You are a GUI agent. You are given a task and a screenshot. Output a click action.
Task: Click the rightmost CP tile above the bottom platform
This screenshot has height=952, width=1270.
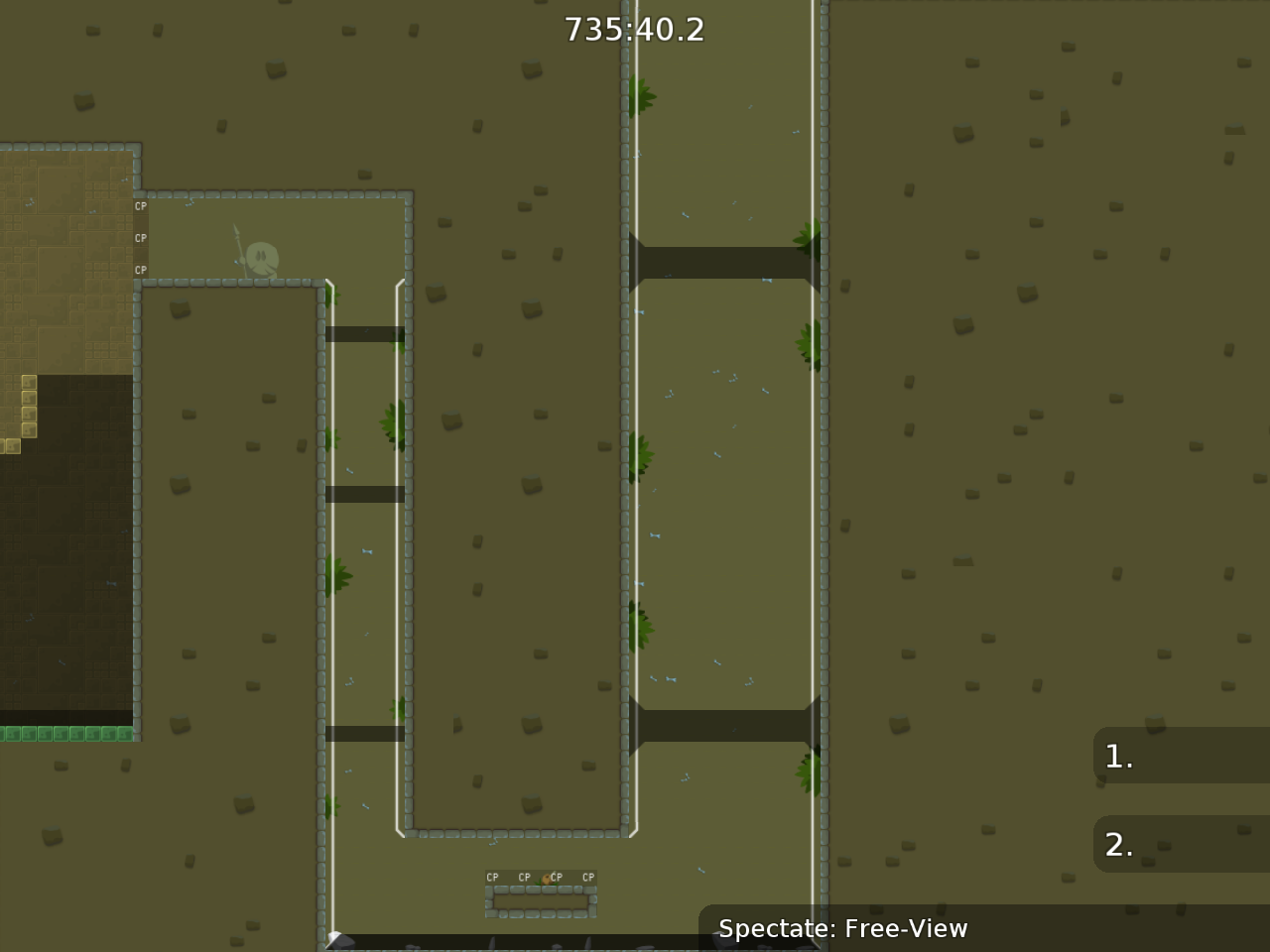[587, 877]
